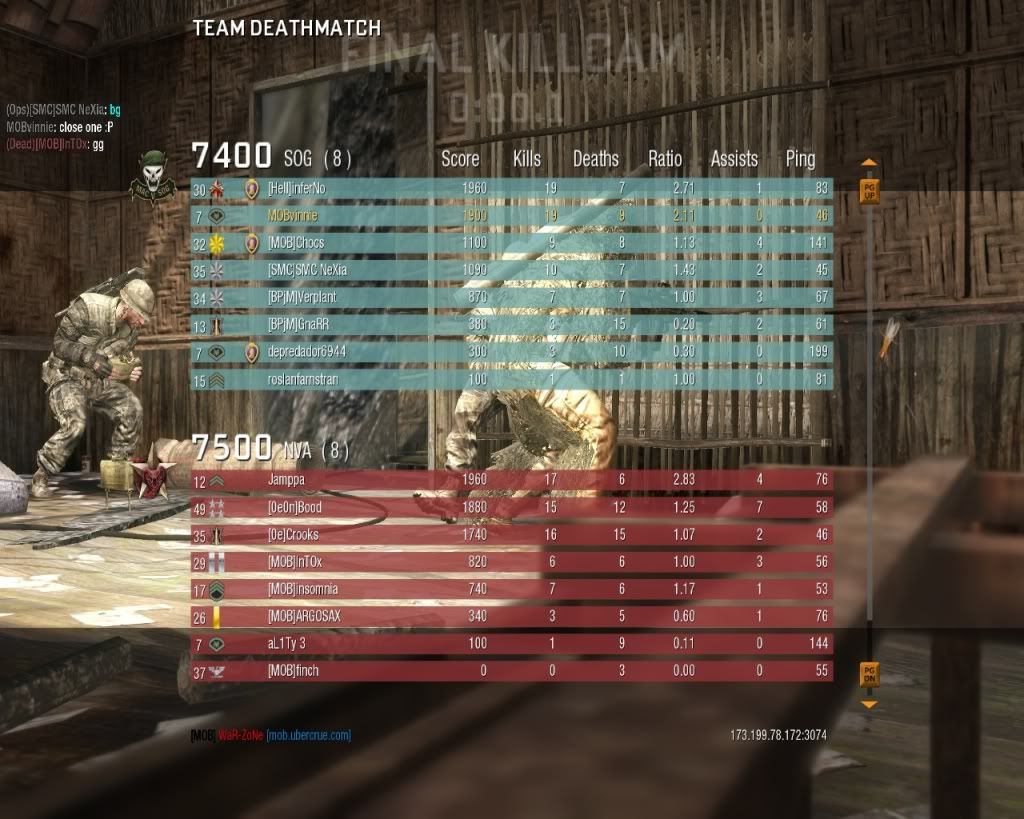Click the PG UP scroll button
This screenshot has height=819, width=1024.
pyautogui.click(x=869, y=190)
